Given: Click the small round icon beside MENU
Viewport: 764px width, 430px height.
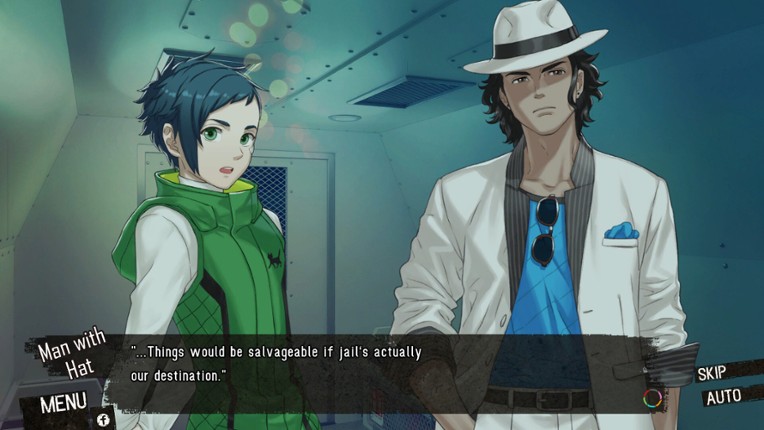Looking at the screenshot, I should click(x=103, y=419).
